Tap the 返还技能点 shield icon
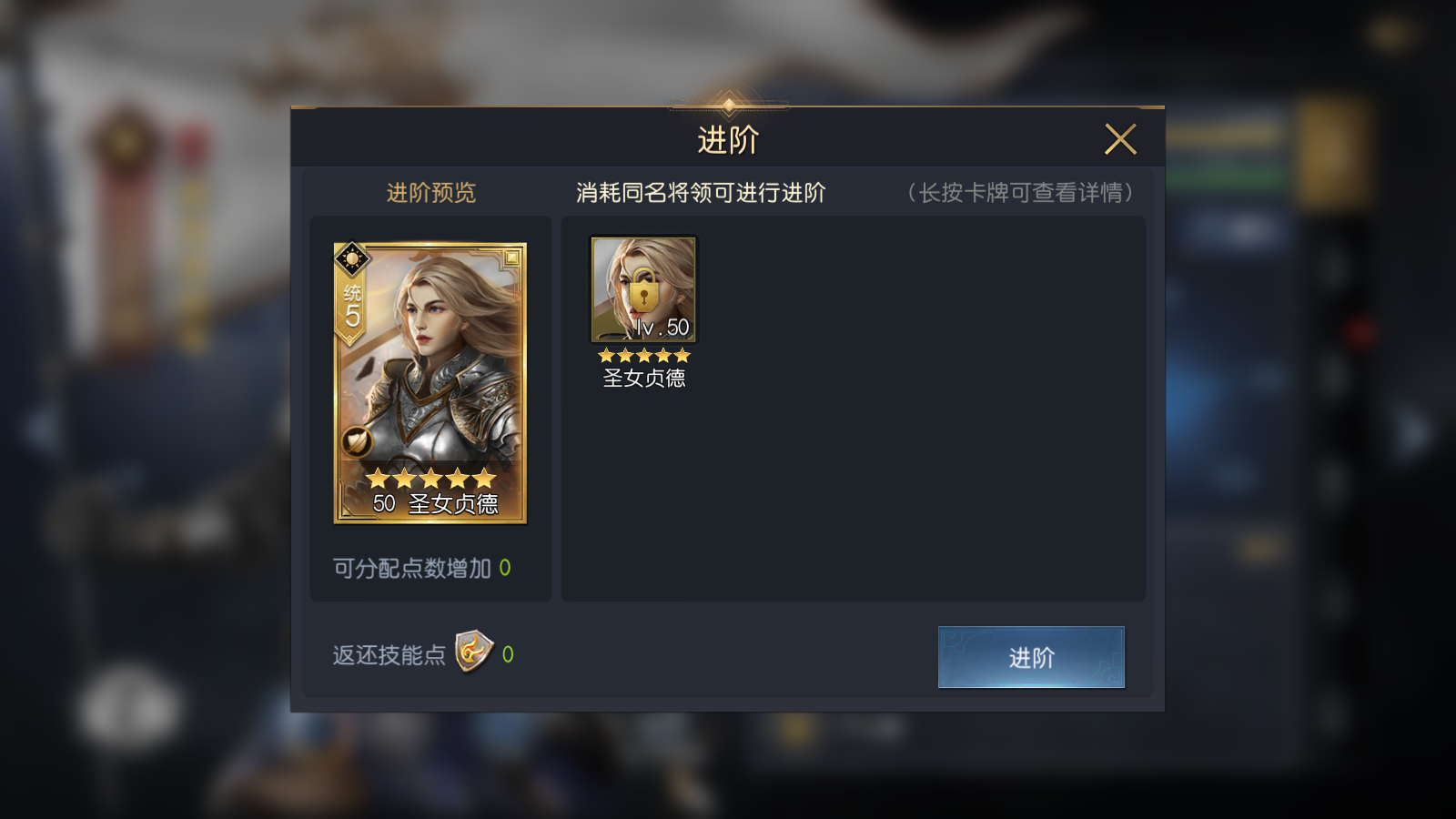Screen dimensions: 1456x819 coord(473,652)
